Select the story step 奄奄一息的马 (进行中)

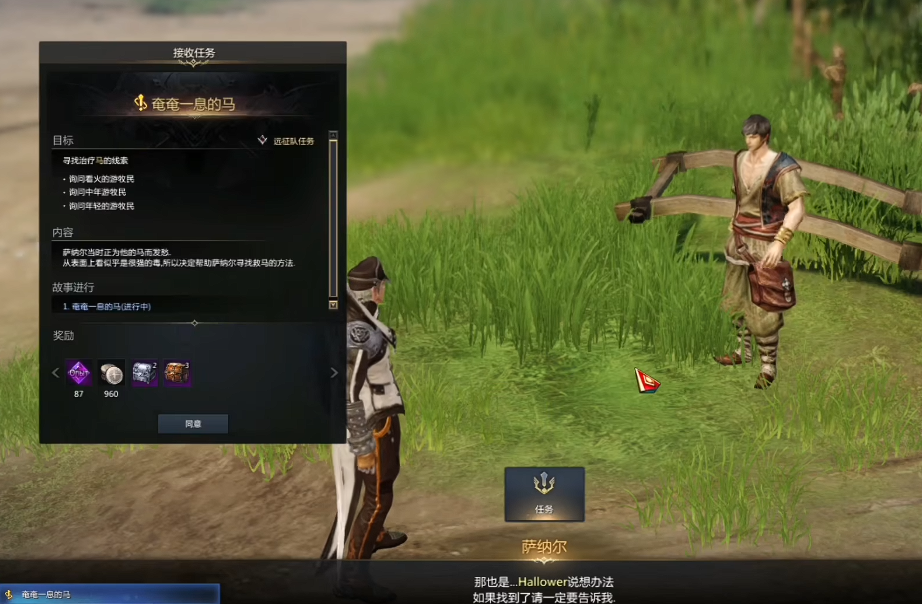tap(110, 305)
